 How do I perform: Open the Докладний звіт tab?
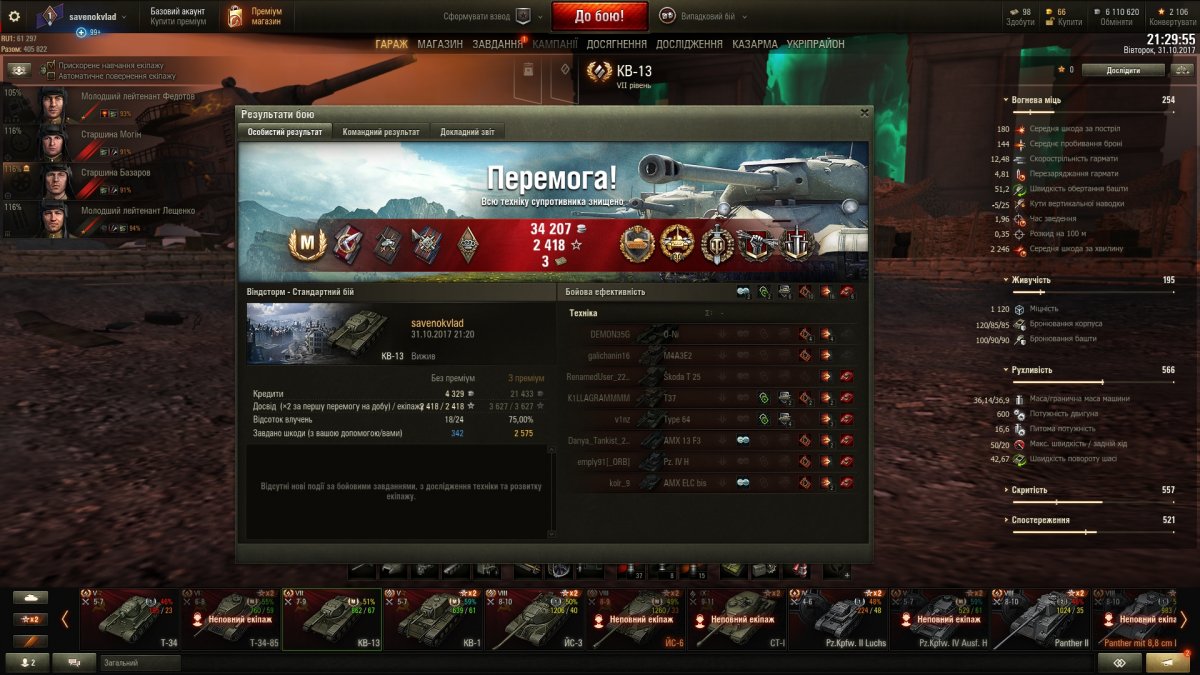pyautogui.click(x=467, y=132)
